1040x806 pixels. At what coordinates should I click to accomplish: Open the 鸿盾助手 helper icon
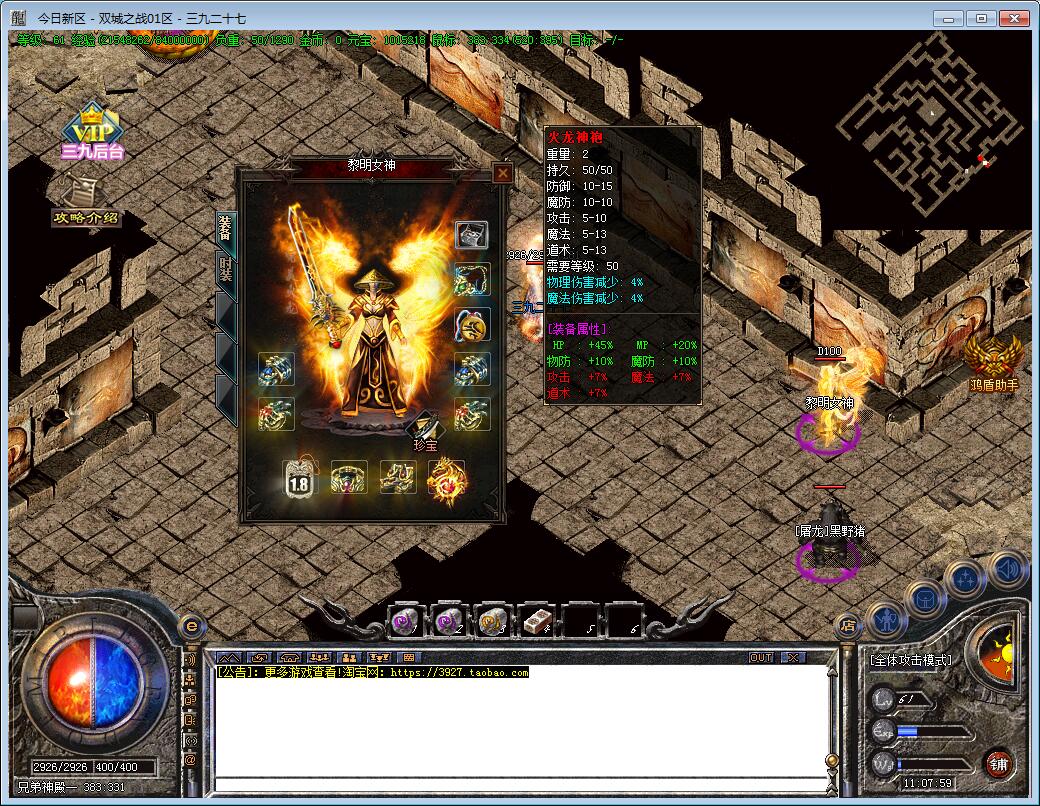point(994,362)
